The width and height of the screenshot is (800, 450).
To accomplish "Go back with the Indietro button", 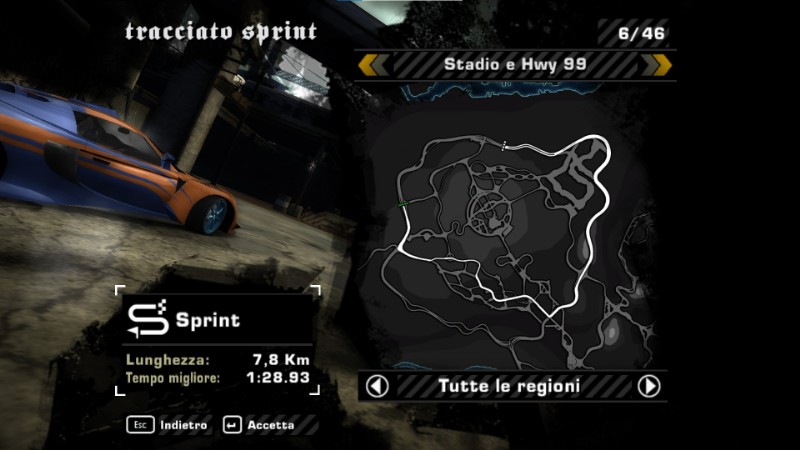I will tap(168, 425).
